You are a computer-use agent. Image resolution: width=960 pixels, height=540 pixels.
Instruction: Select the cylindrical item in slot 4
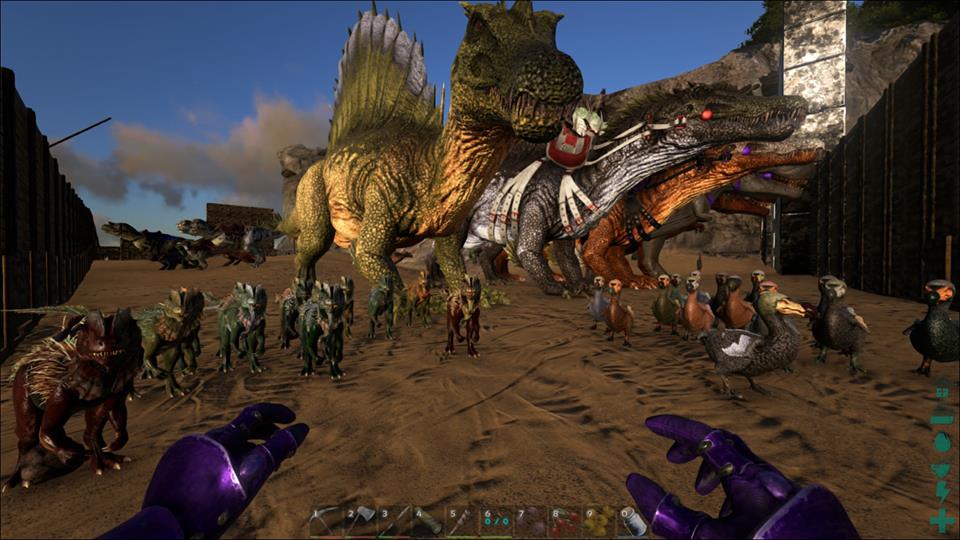click(428, 521)
